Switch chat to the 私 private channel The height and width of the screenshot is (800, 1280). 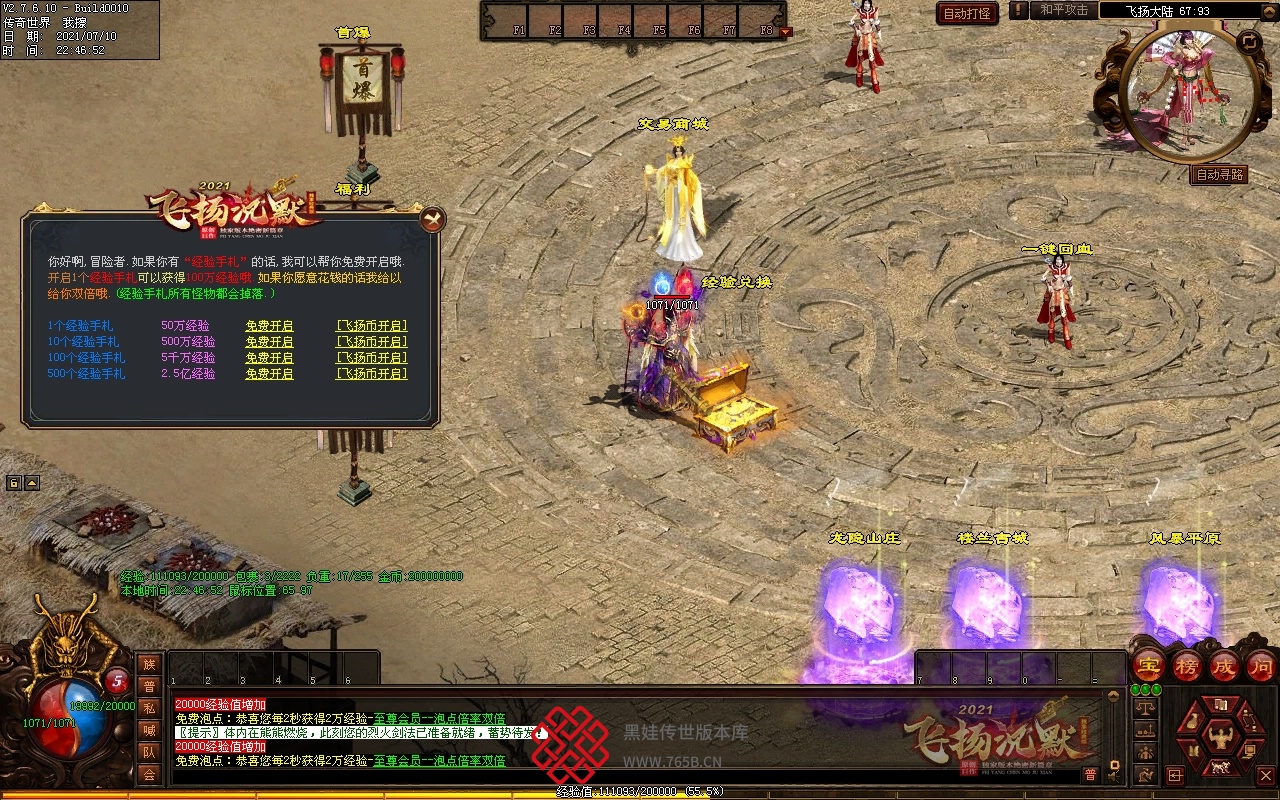[148, 708]
